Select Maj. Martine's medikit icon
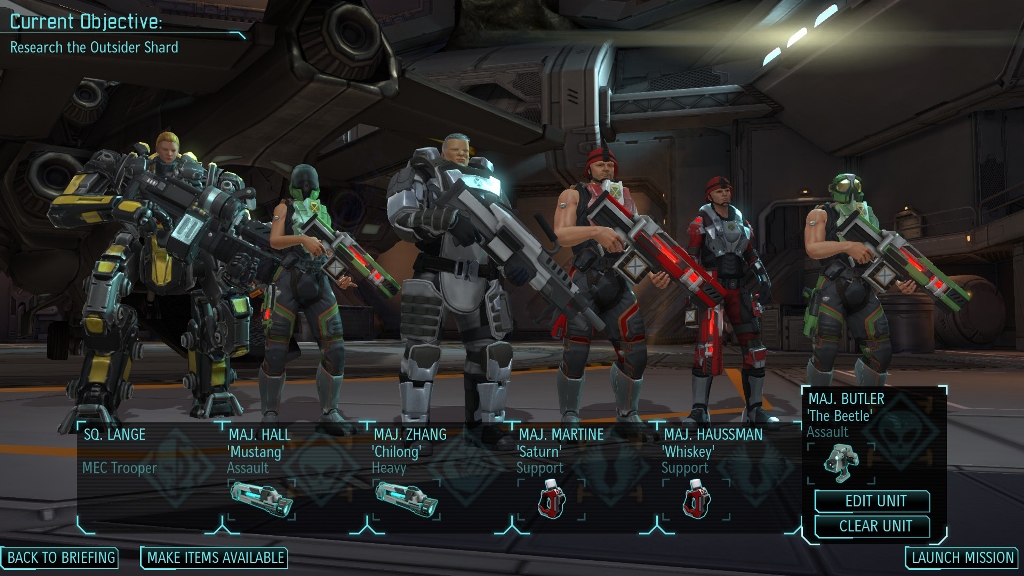 click(551, 498)
